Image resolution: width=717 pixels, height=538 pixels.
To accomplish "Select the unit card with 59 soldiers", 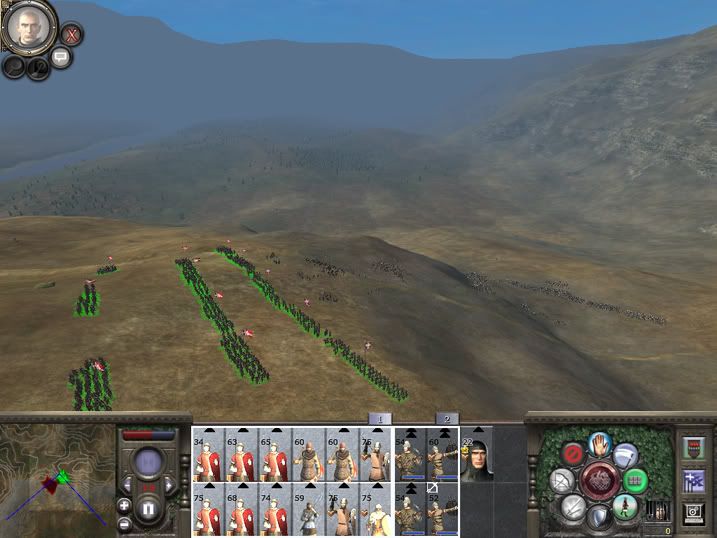I will coord(308,511).
